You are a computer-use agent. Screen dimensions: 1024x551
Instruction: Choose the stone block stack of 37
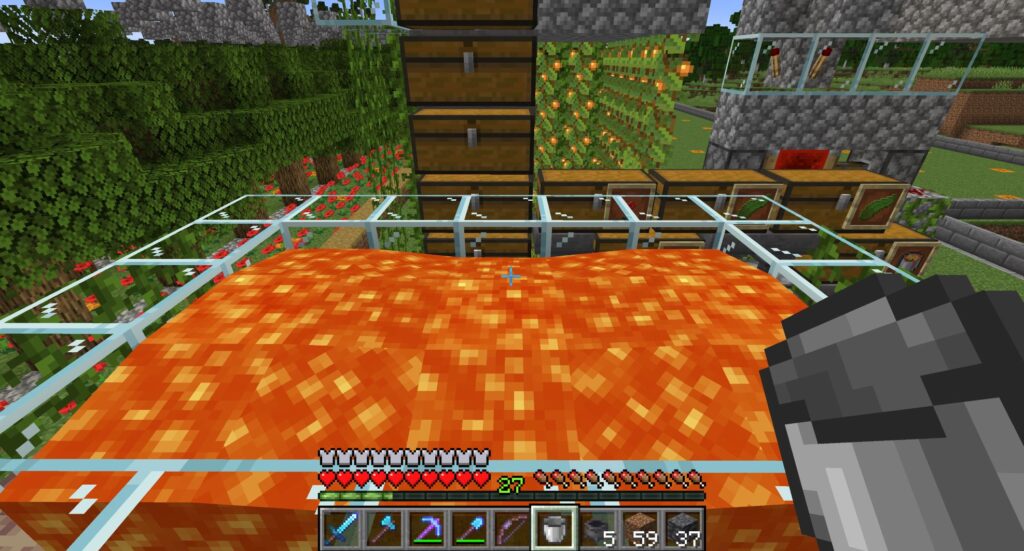pyautogui.click(x=684, y=527)
